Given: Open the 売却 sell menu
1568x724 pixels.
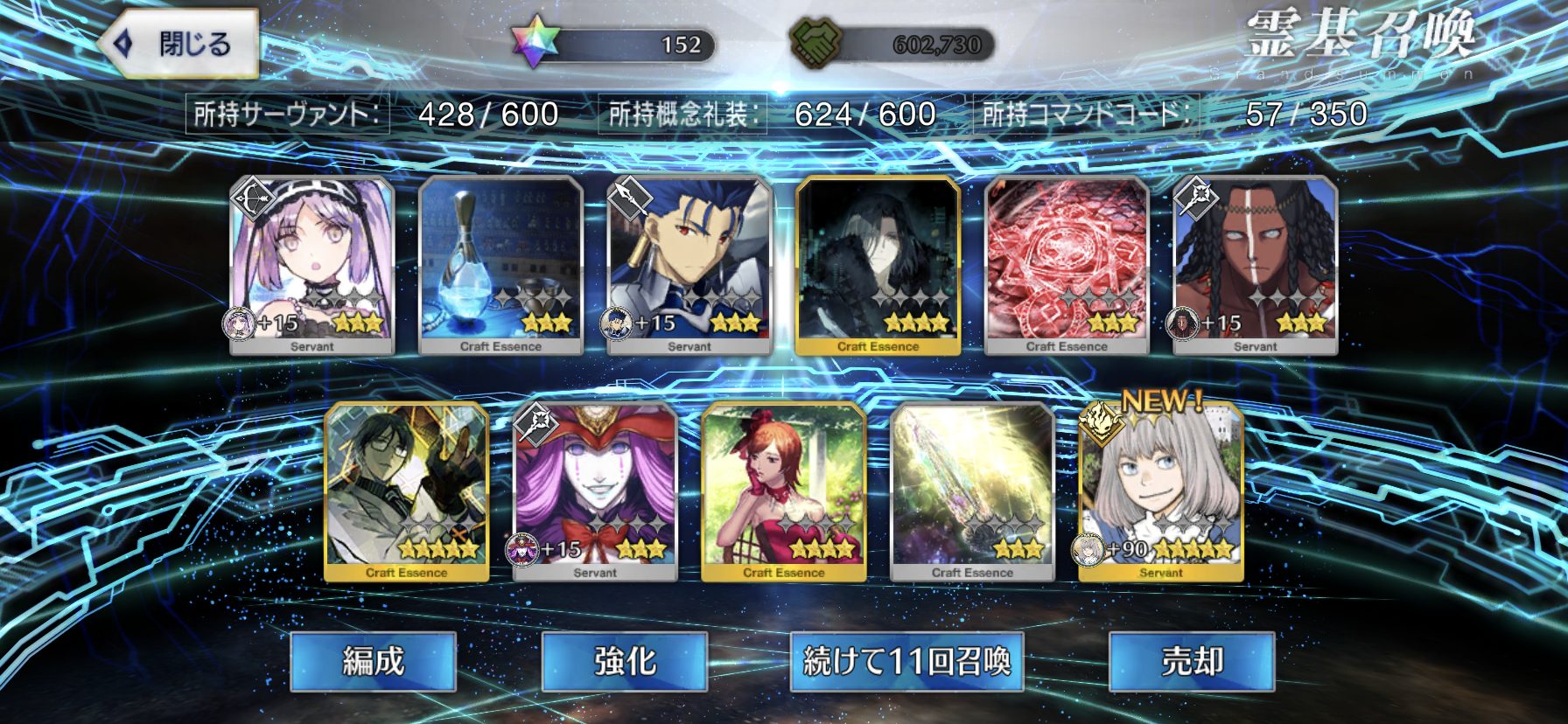Looking at the screenshot, I should pyautogui.click(x=1191, y=661).
